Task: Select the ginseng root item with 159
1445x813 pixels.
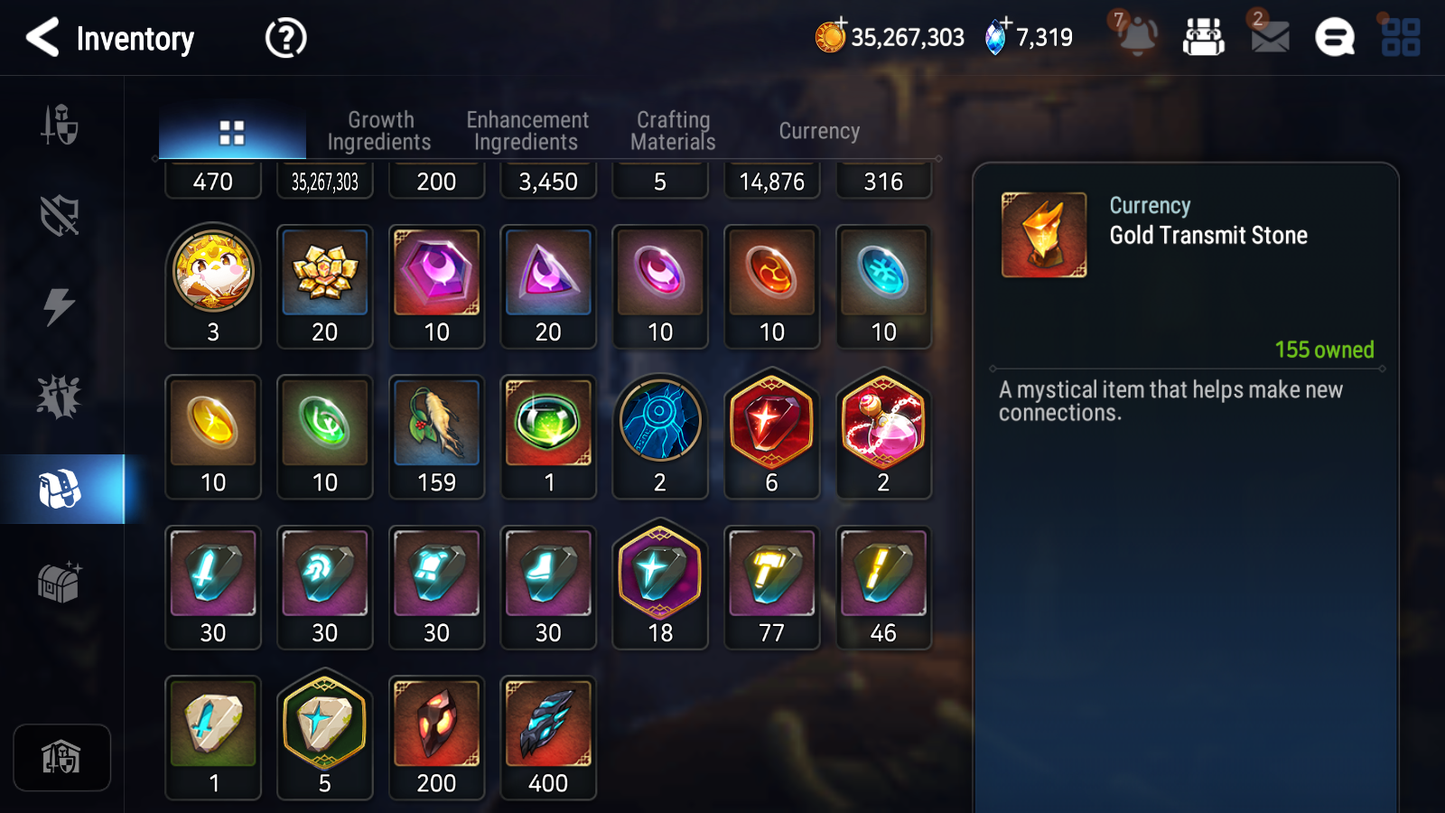Action: pos(437,436)
